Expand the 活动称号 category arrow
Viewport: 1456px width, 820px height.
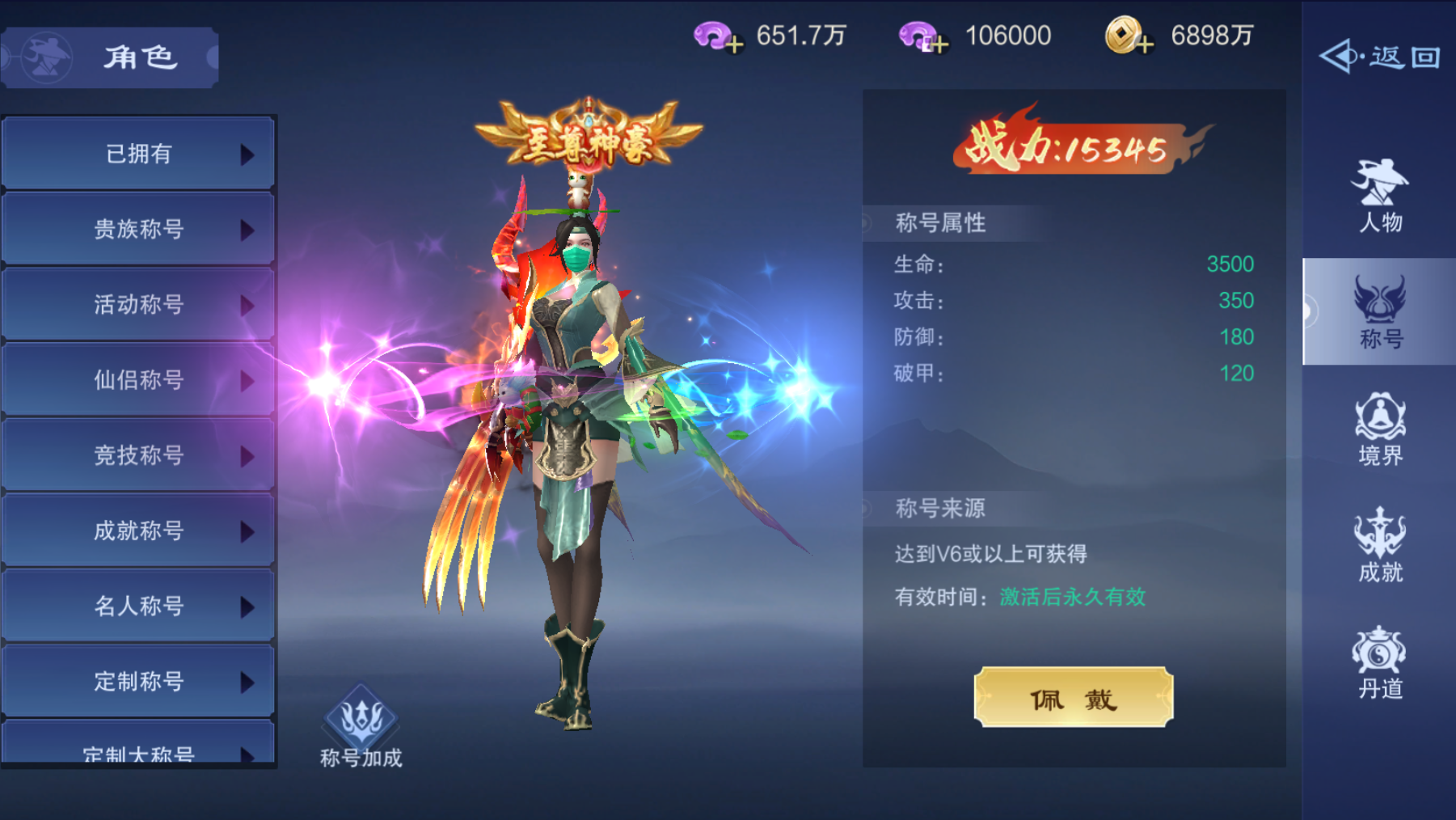pyautogui.click(x=249, y=306)
